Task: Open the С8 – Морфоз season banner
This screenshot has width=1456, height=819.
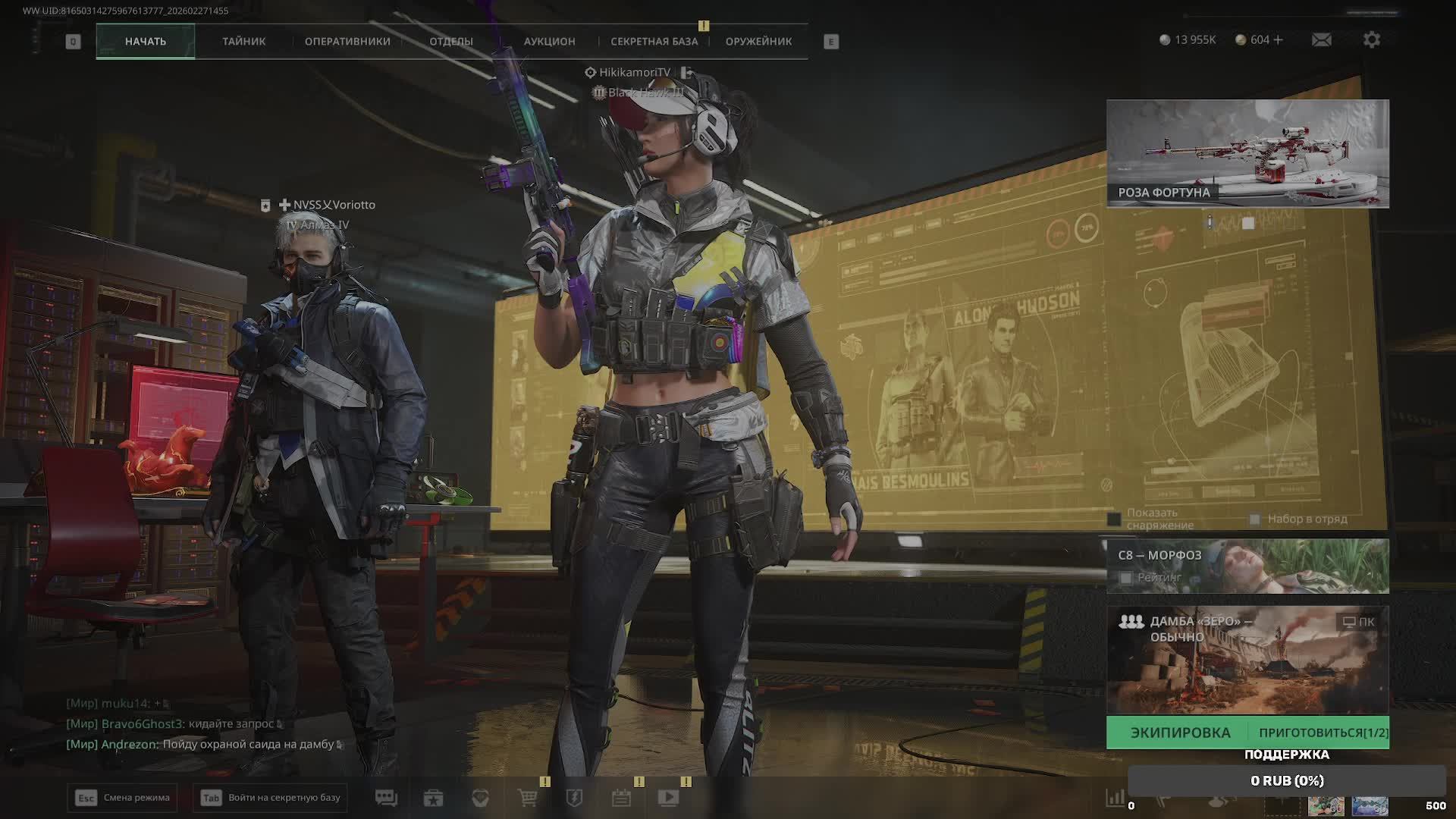Action: tap(1247, 566)
